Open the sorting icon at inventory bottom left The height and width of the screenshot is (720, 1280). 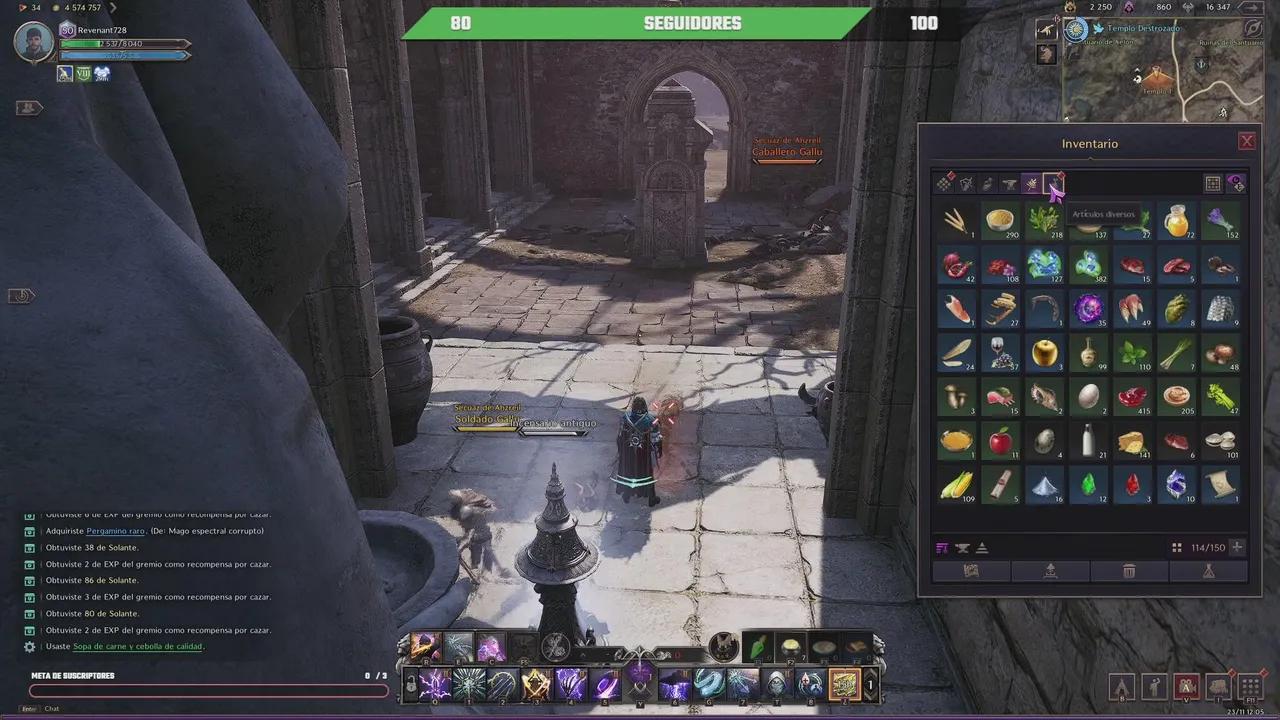(943, 547)
